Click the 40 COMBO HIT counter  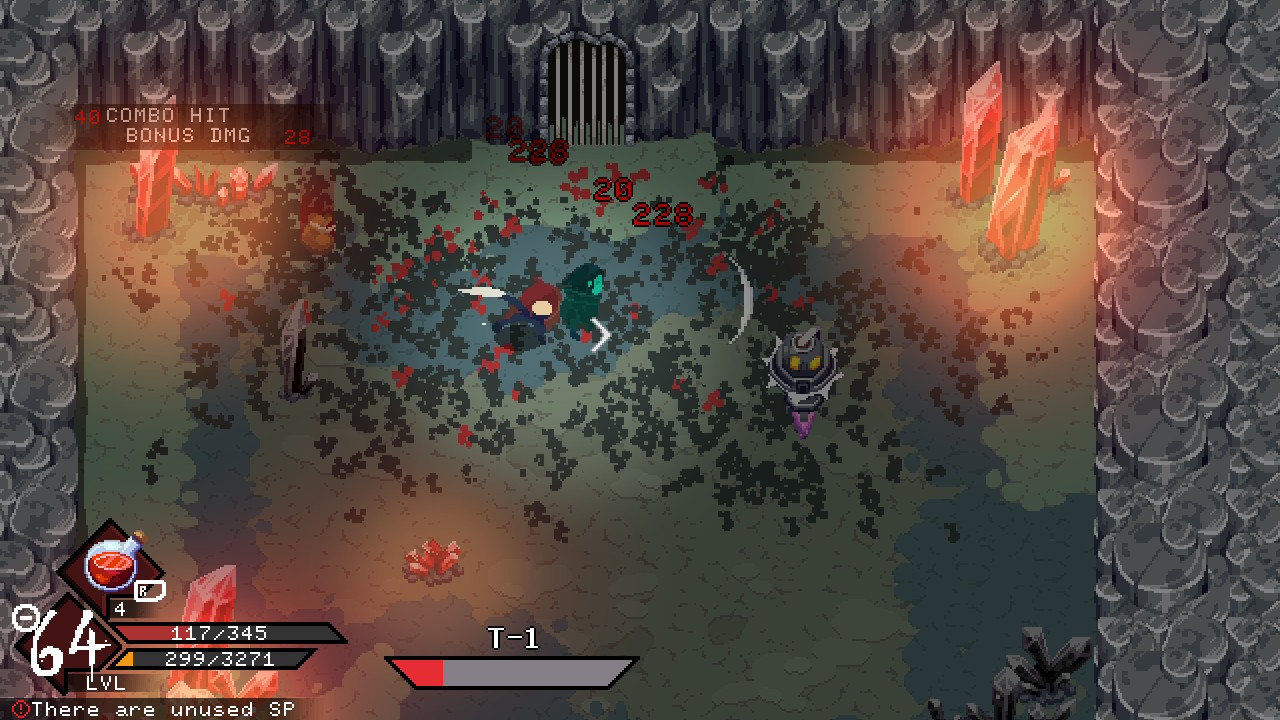[150, 115]
